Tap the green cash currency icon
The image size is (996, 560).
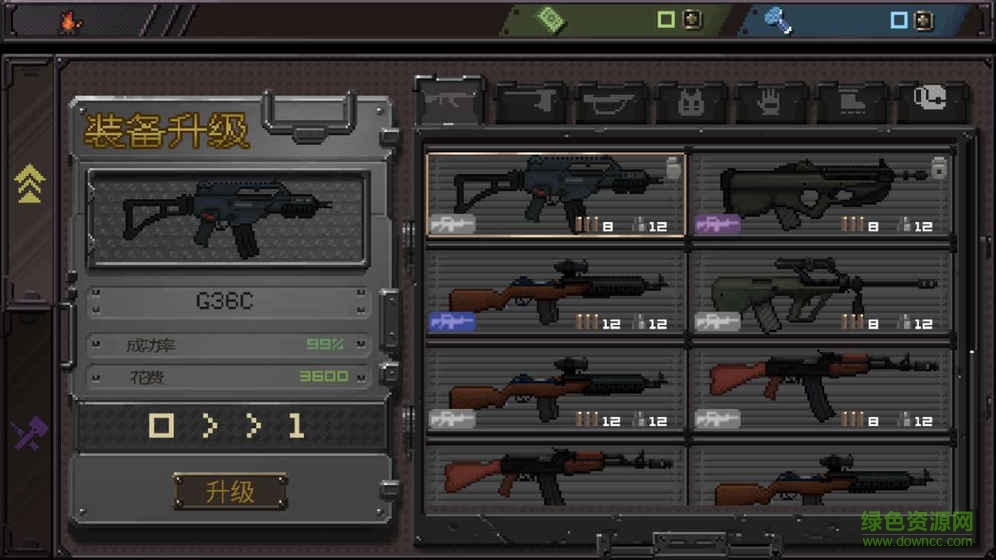548,19
